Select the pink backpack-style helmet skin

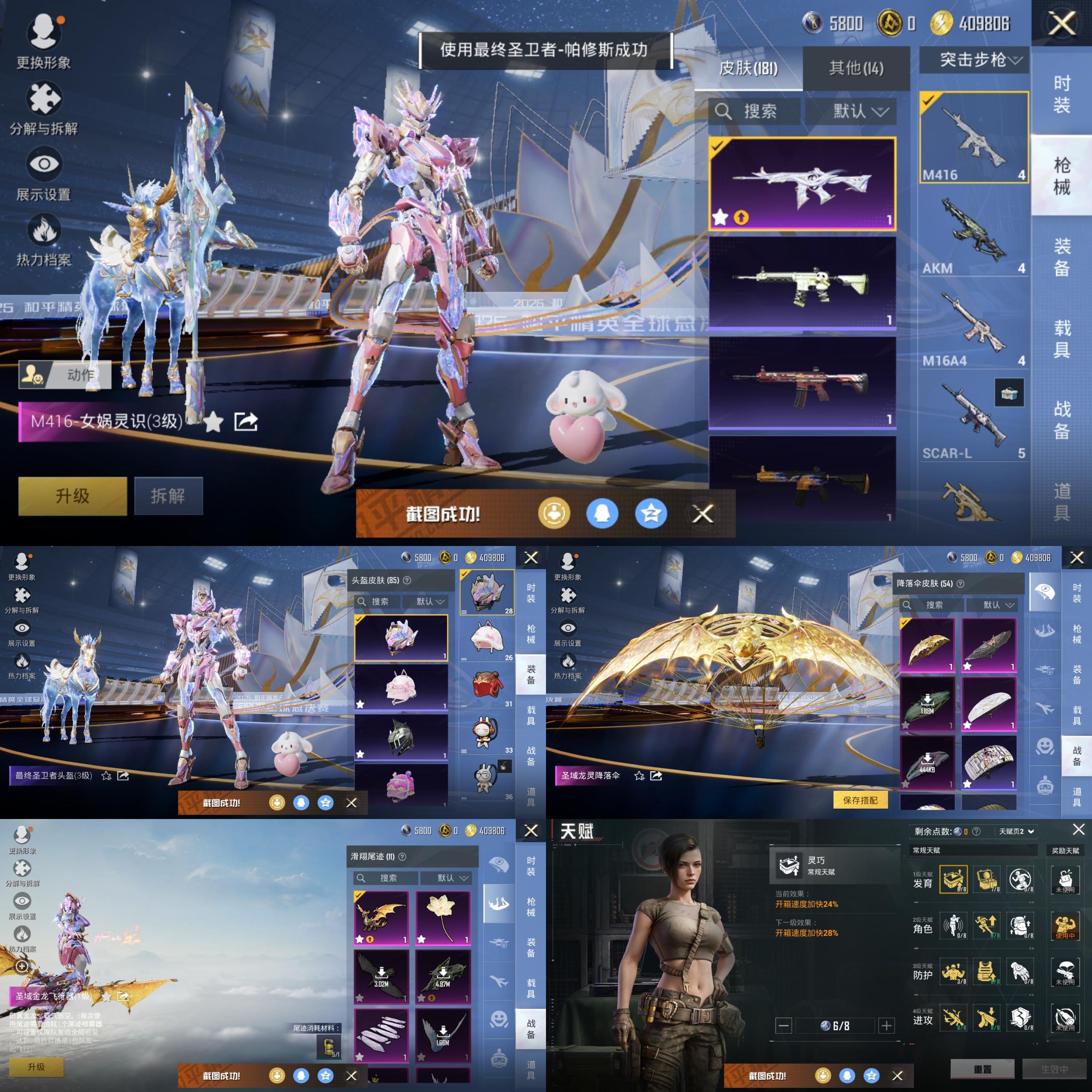pos(401,687)
